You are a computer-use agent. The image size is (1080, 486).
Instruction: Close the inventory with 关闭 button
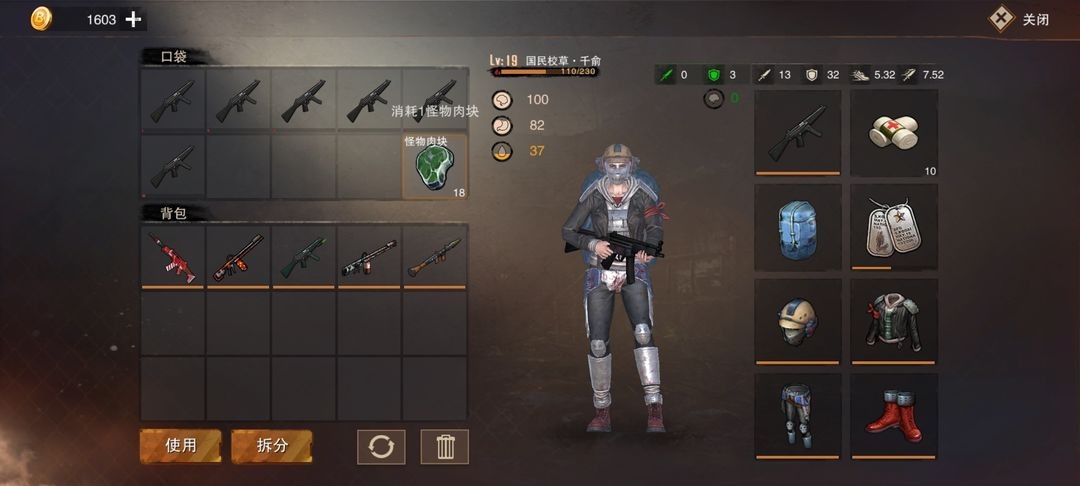[x=1020, y=19]
